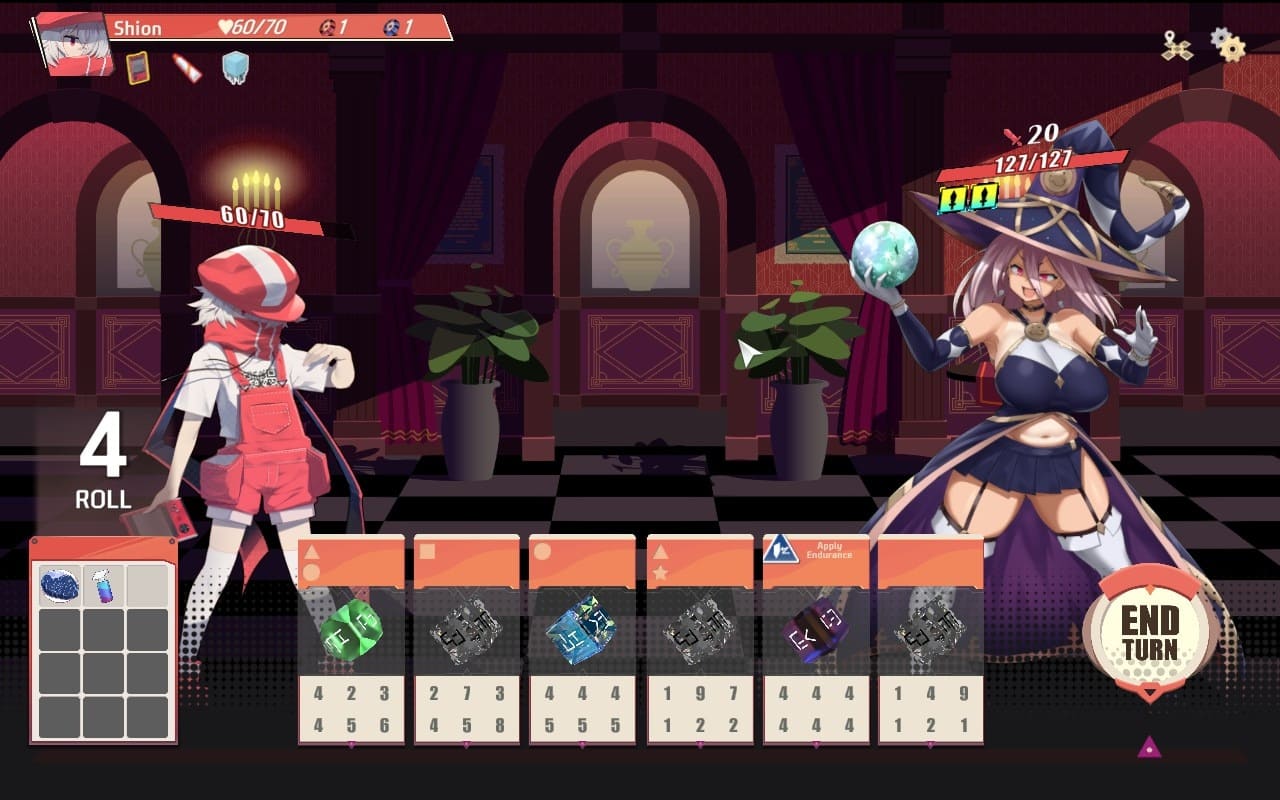This screenshot has width=1280, height=800.
Task: Use the spray bottle item in inventory
Action: (104, 585)
